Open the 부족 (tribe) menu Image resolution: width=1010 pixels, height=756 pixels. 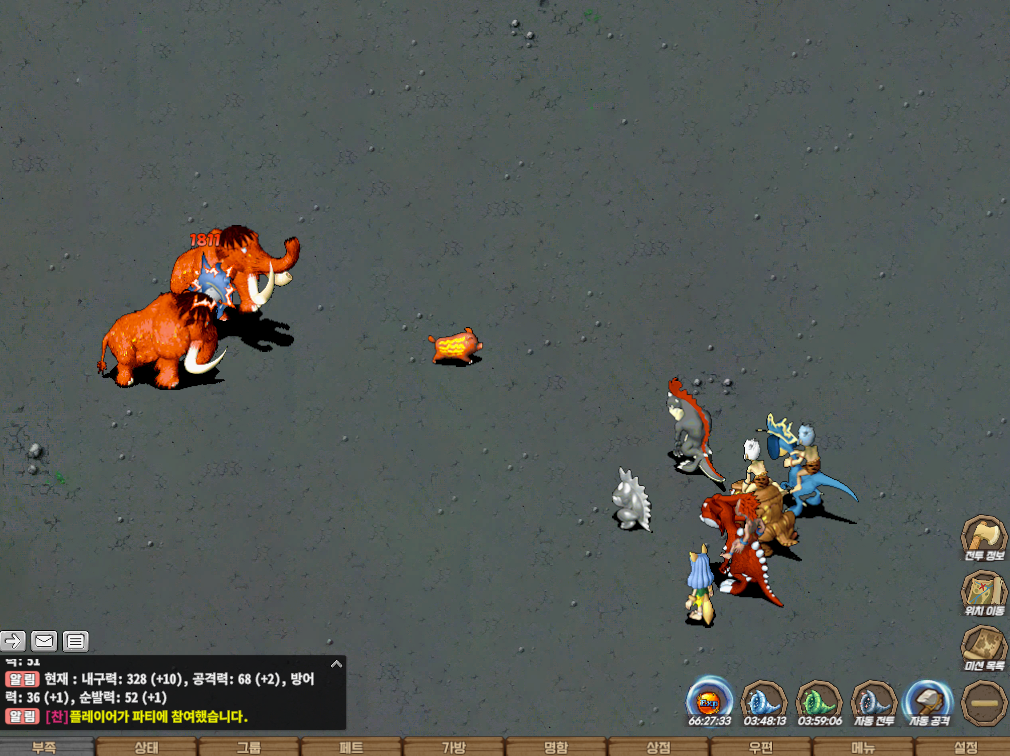tap(44, 747)
